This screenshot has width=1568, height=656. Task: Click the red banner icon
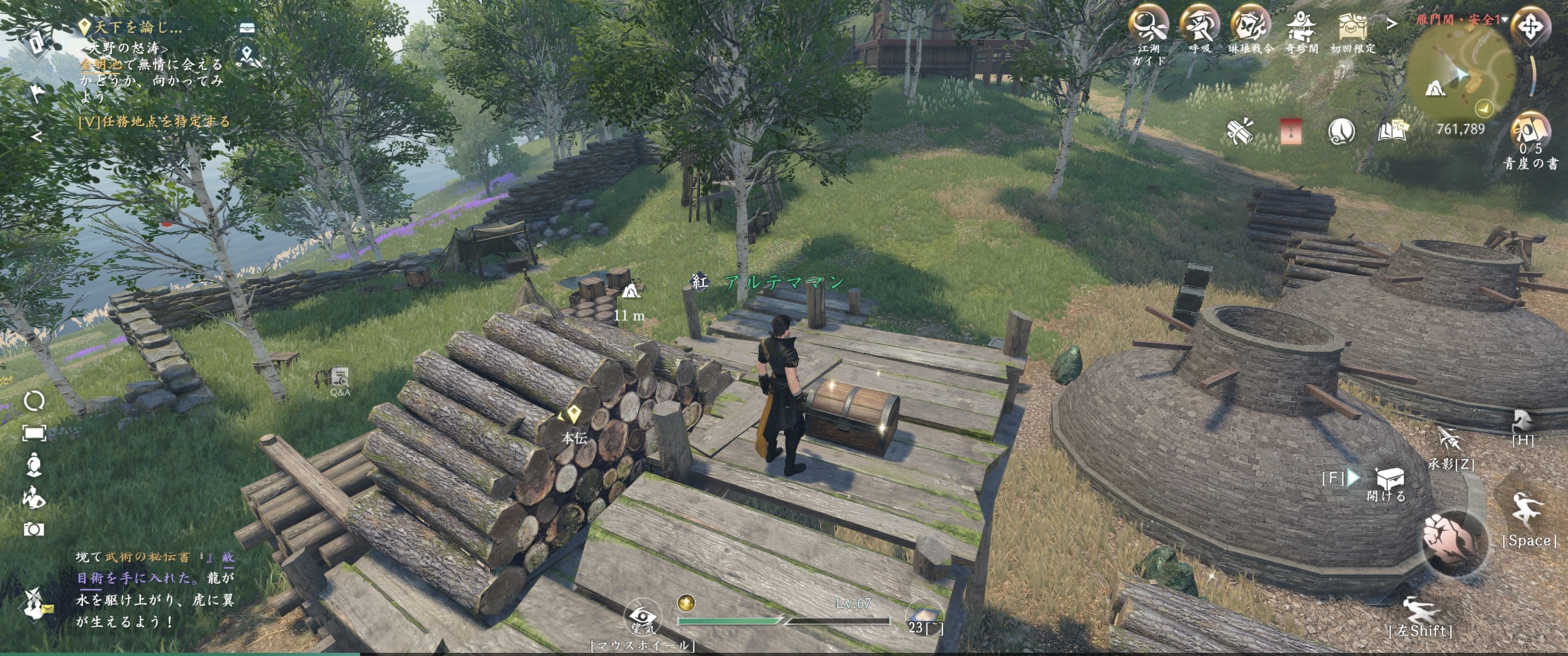(1291, 132)
